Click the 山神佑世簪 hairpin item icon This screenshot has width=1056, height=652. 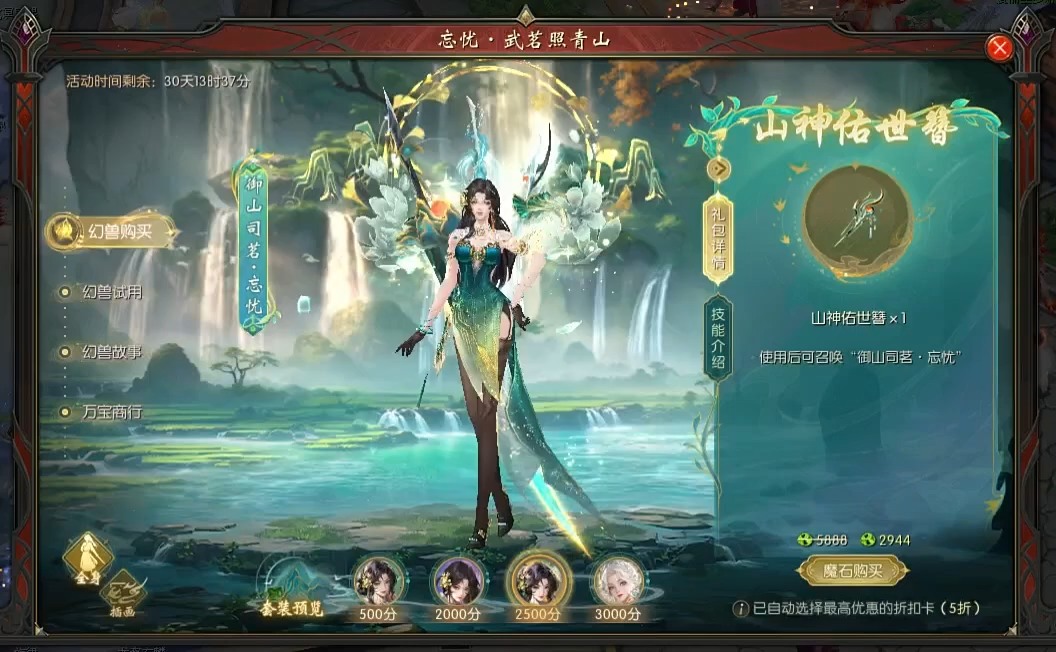tap(857, 222)
